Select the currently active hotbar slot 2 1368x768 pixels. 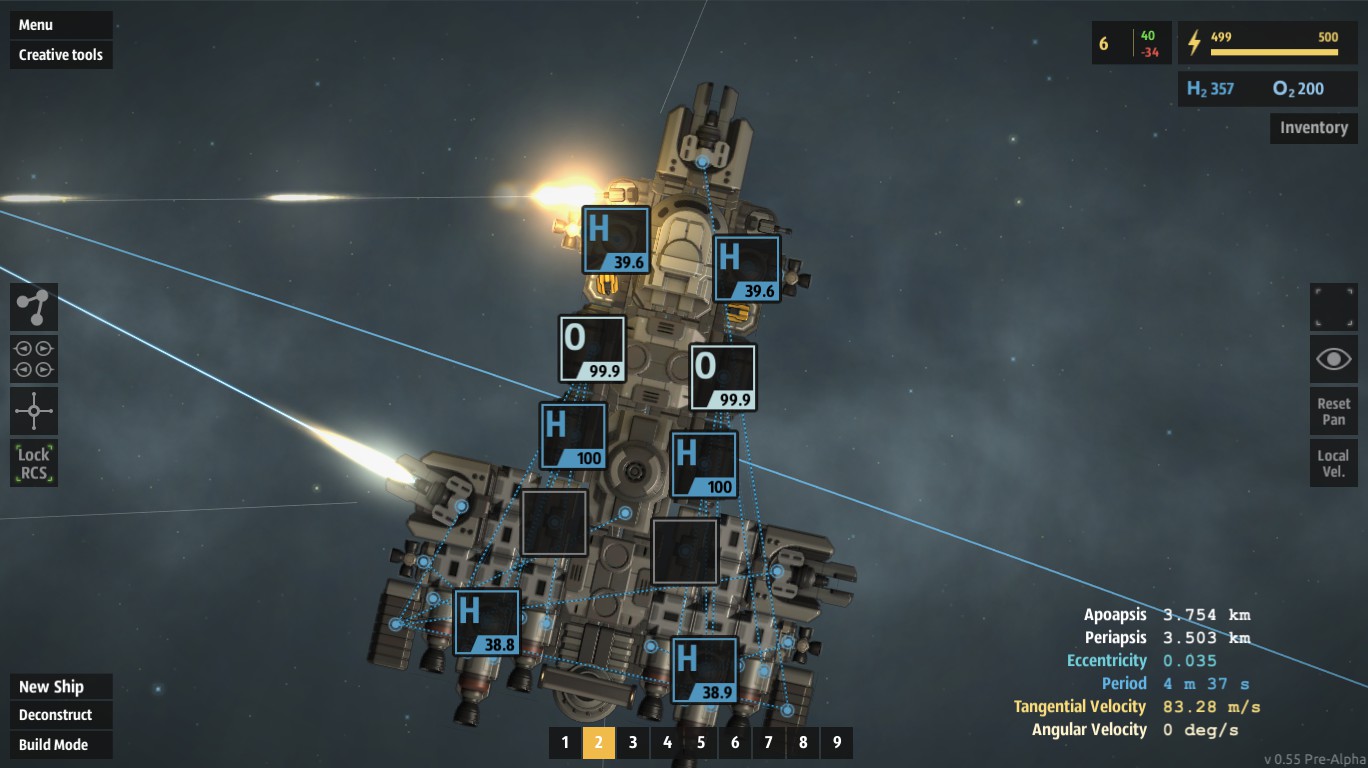[x=598, y=743]
